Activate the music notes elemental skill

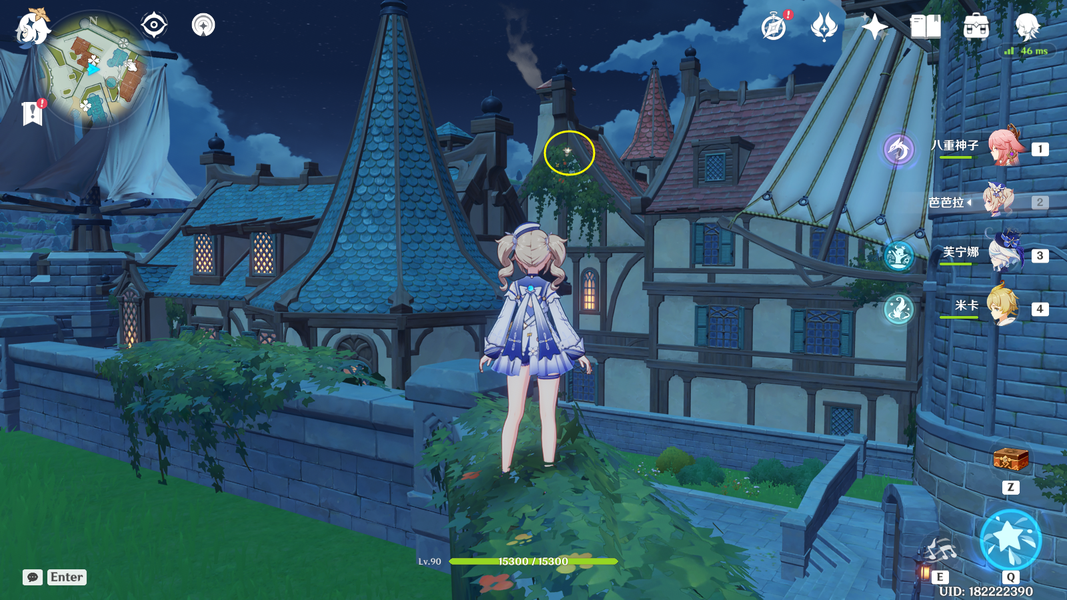click(x=940, y=550)
